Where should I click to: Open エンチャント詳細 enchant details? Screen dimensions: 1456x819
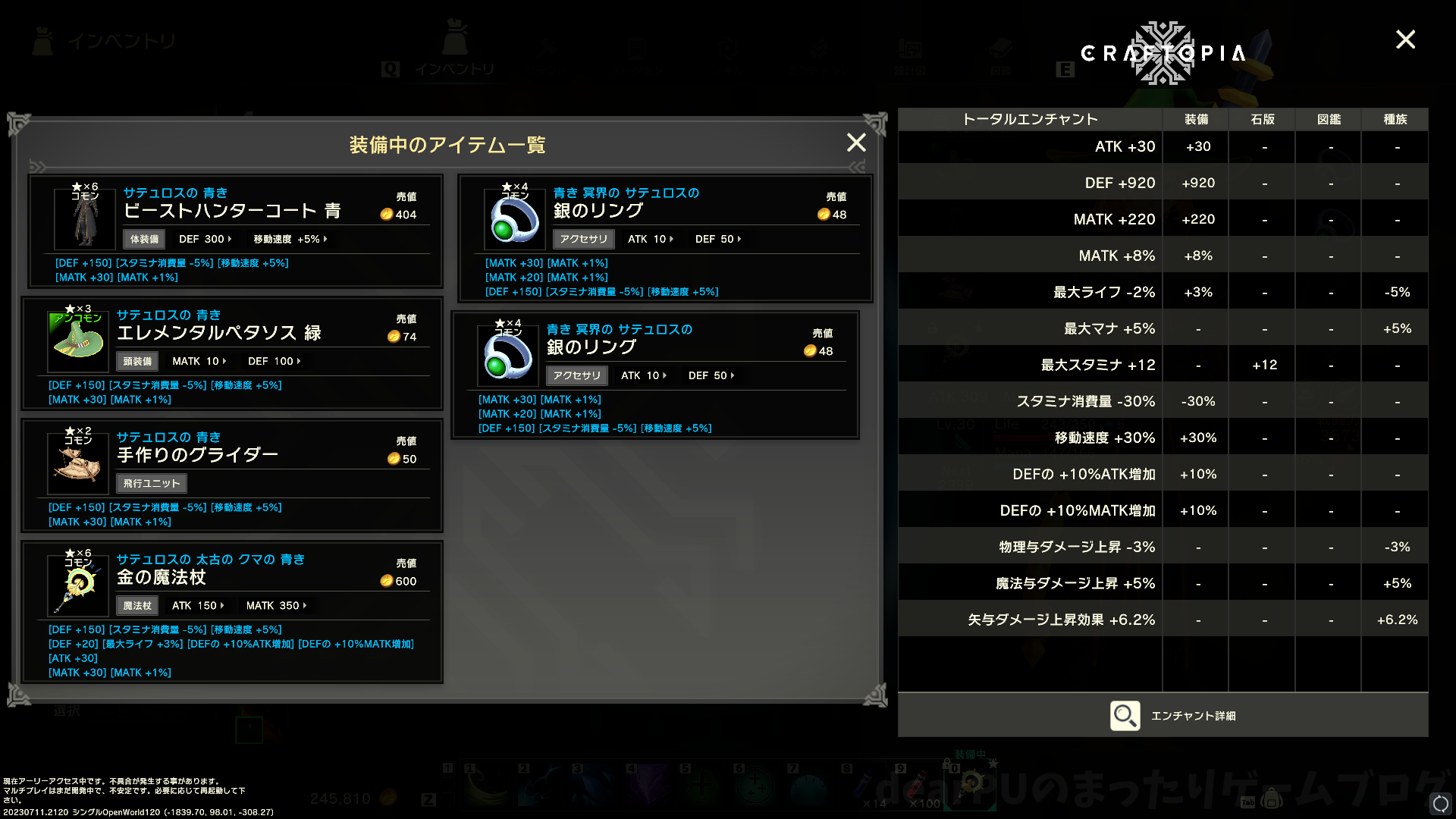pyautogui.click(x=1172, y=715)
